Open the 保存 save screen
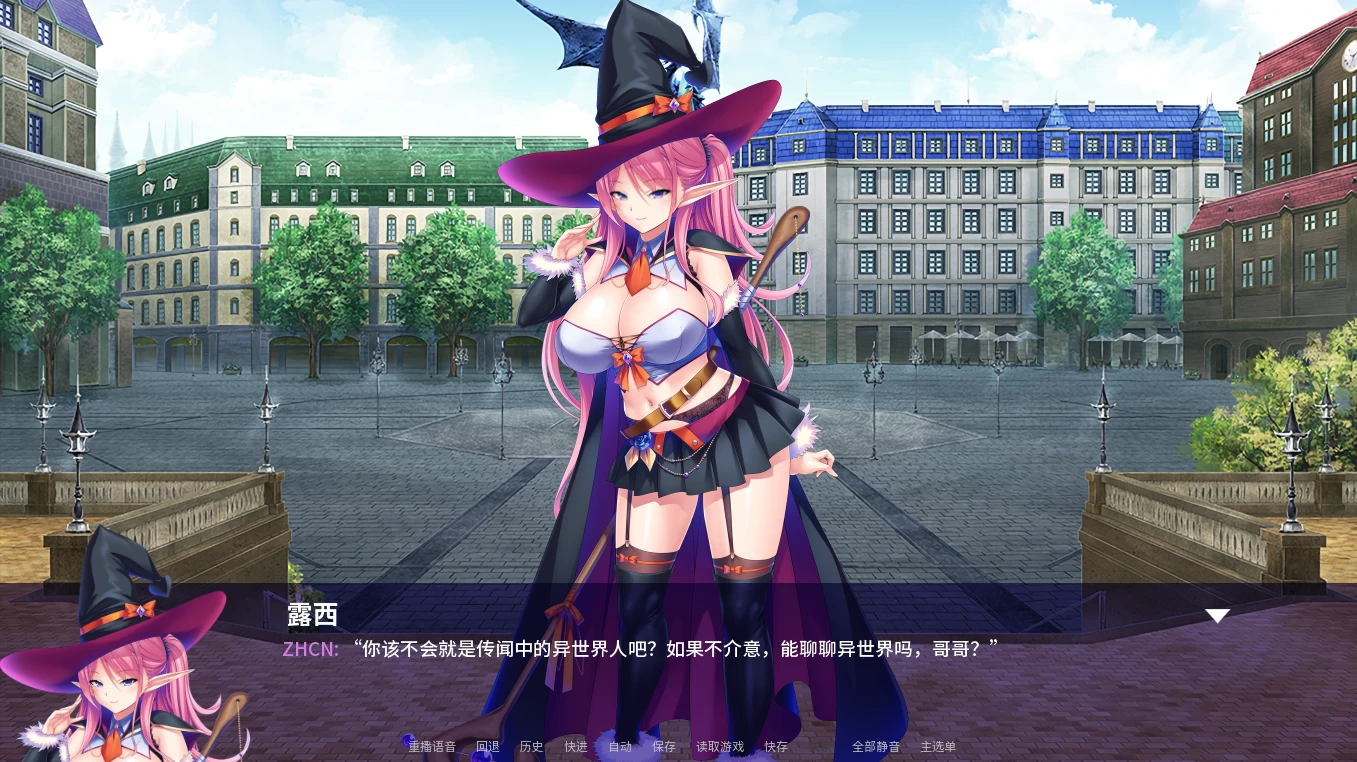The width and height of the screenshot is (1357, 762). coord(664,747)
